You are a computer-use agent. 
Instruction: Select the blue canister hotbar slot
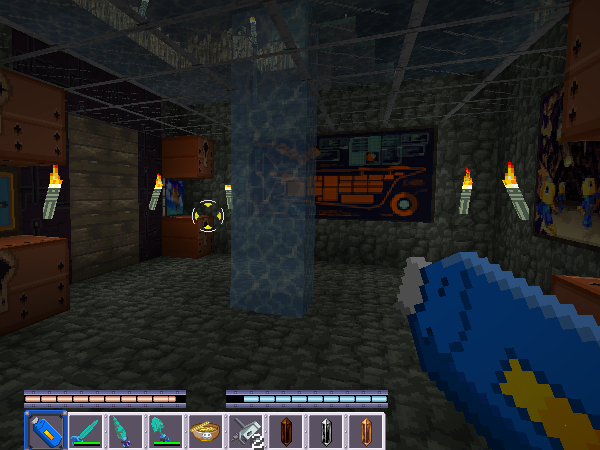pos(44,431)
